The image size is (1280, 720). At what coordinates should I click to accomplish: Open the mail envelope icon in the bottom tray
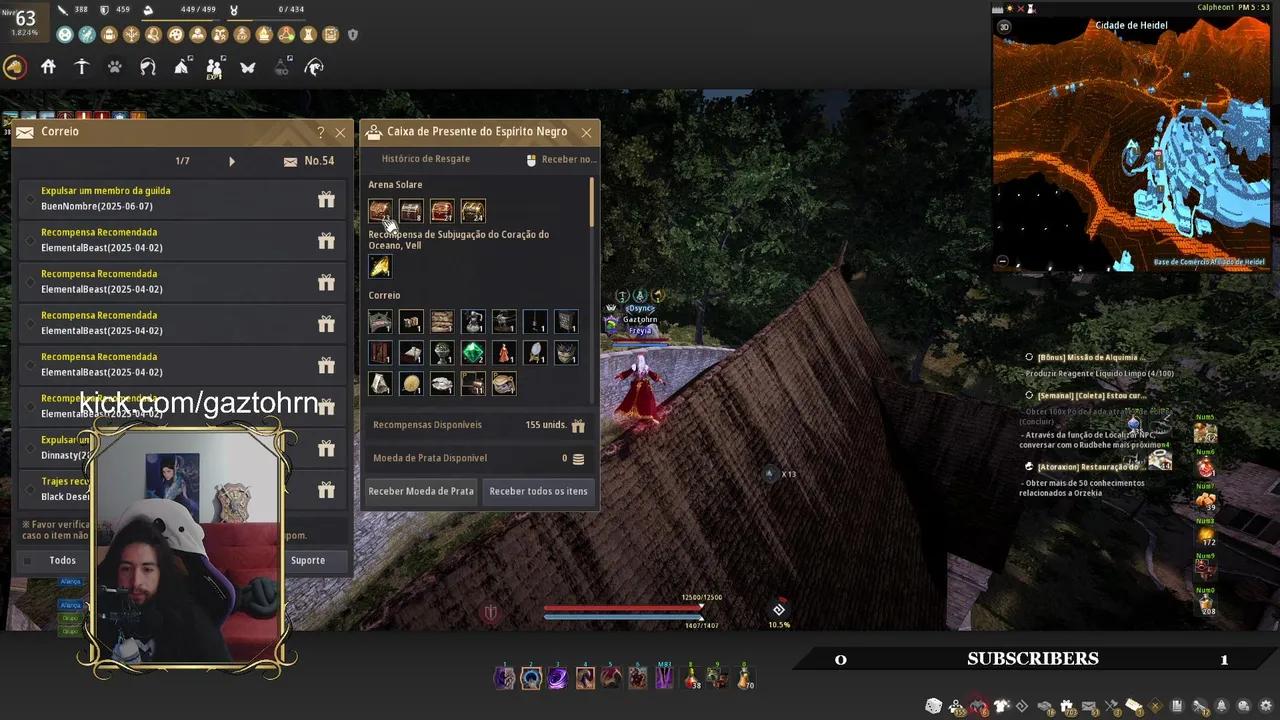(x=1086, y=705)
